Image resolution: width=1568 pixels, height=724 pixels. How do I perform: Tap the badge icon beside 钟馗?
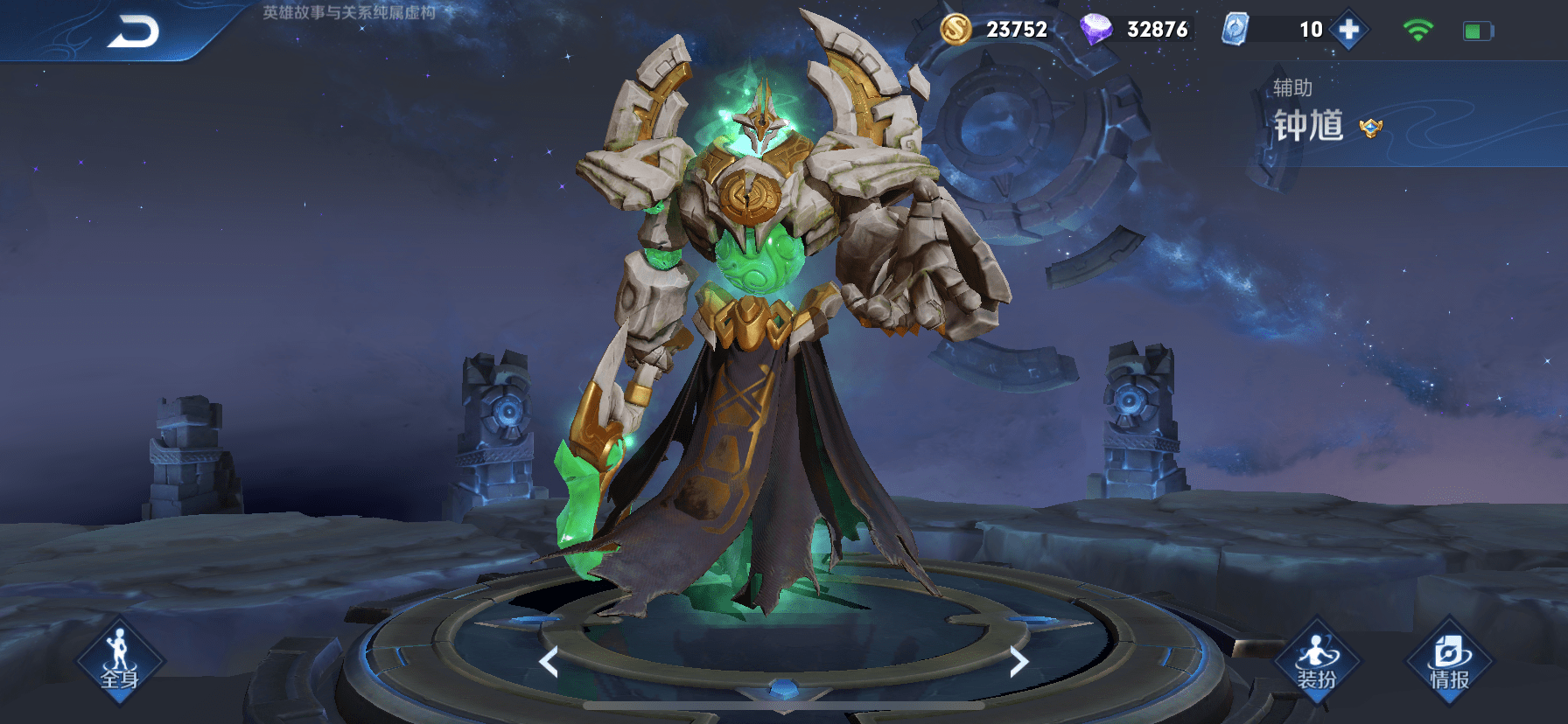[x=1370, y=128]
